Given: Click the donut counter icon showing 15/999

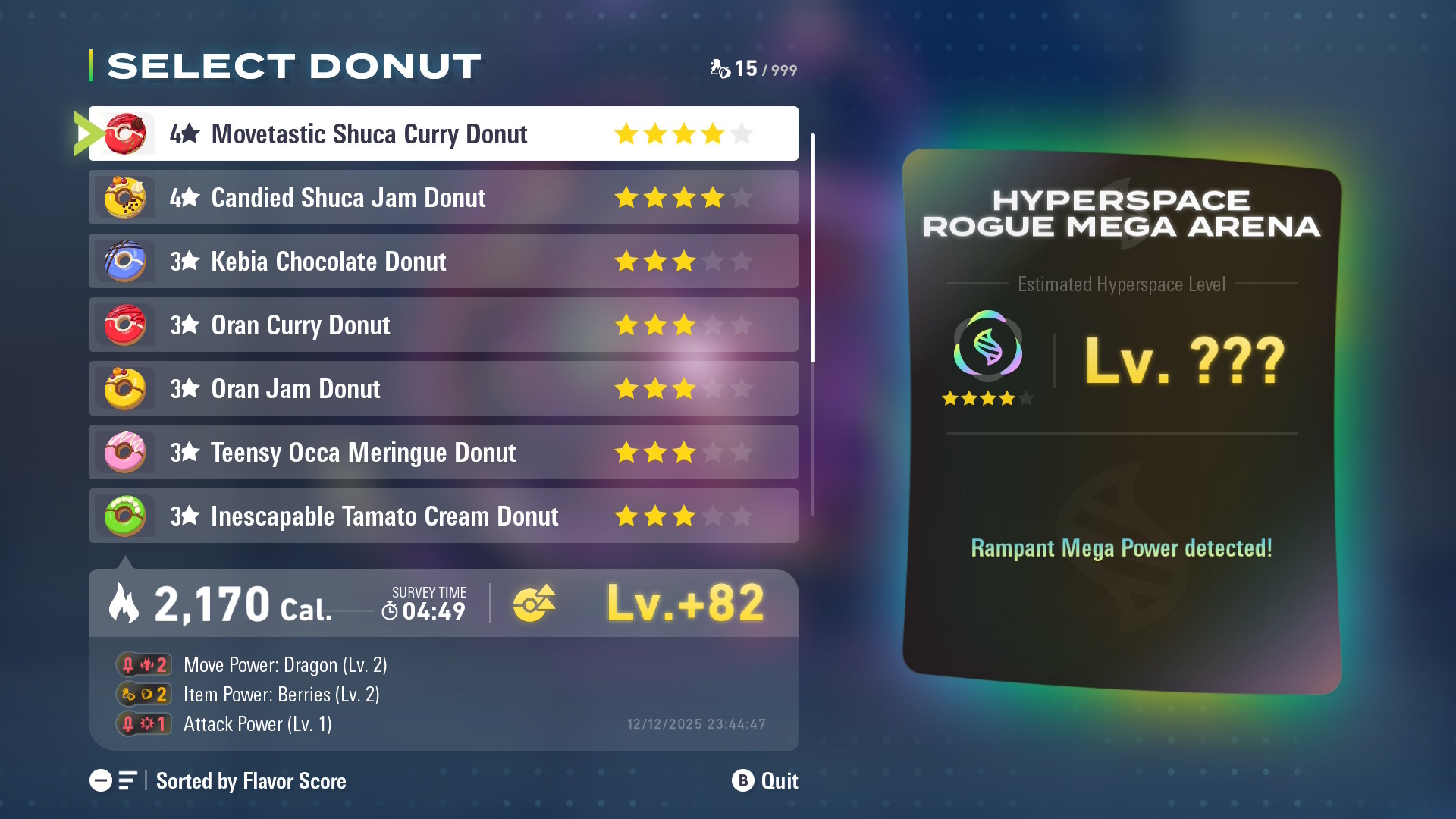Looking at the screenshot, I should [x=718, y=68].
